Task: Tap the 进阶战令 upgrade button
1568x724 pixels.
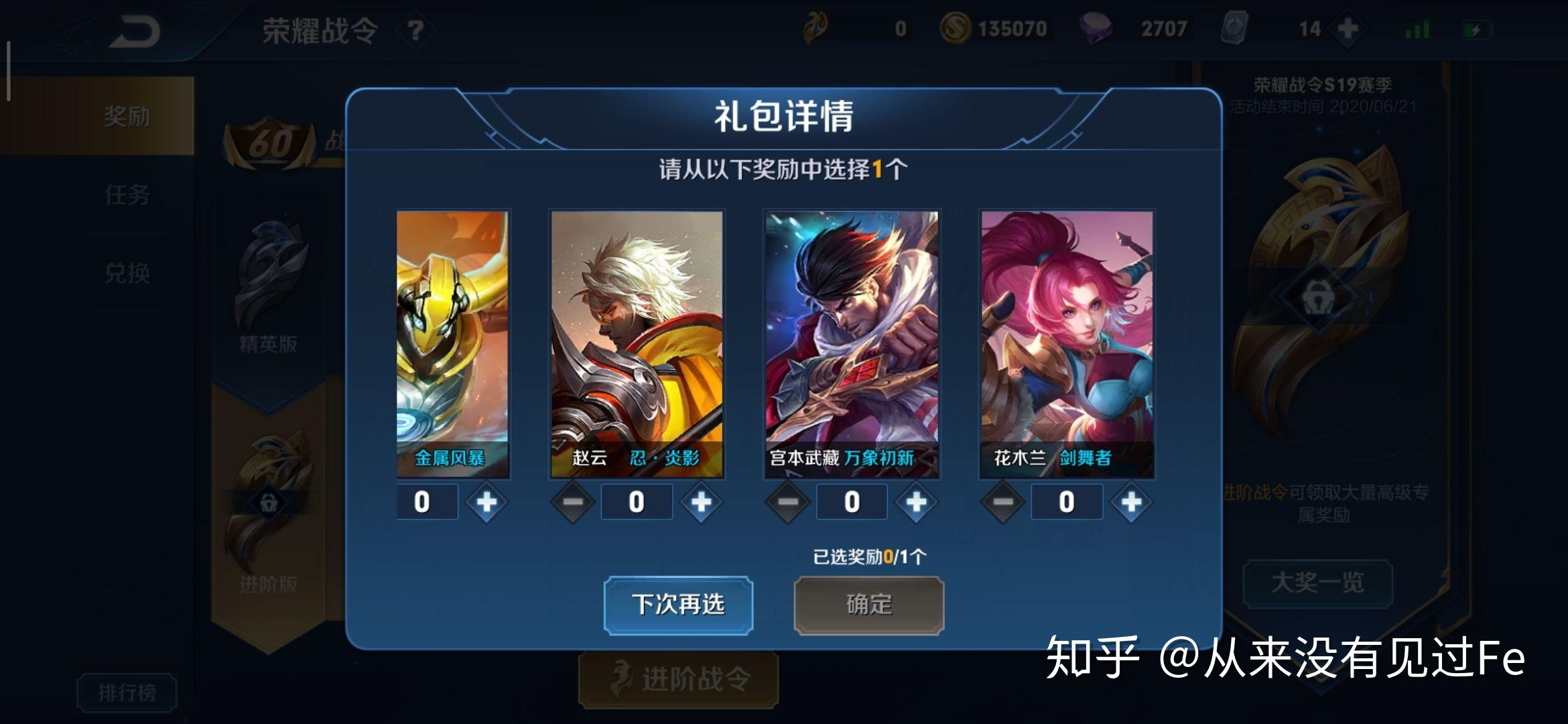Action: (x=678, y=679)
